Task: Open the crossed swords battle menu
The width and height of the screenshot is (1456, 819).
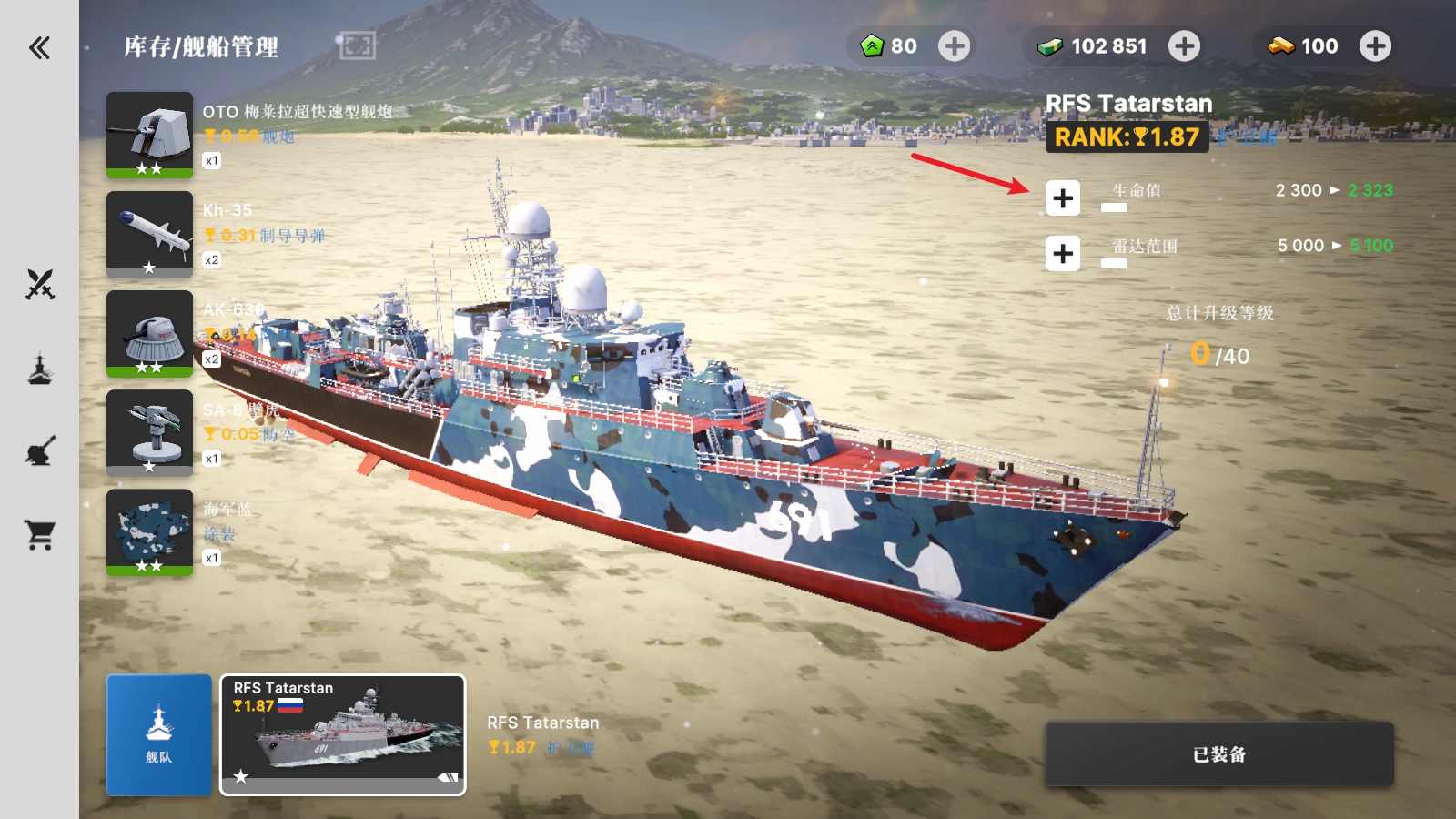Action: (x=40, y=285)
